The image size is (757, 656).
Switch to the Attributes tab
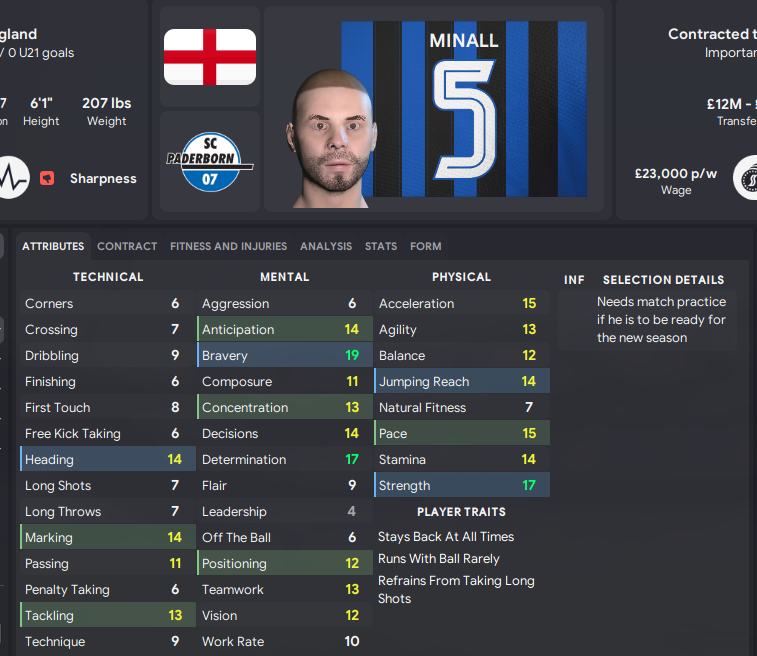click(53, 246)
